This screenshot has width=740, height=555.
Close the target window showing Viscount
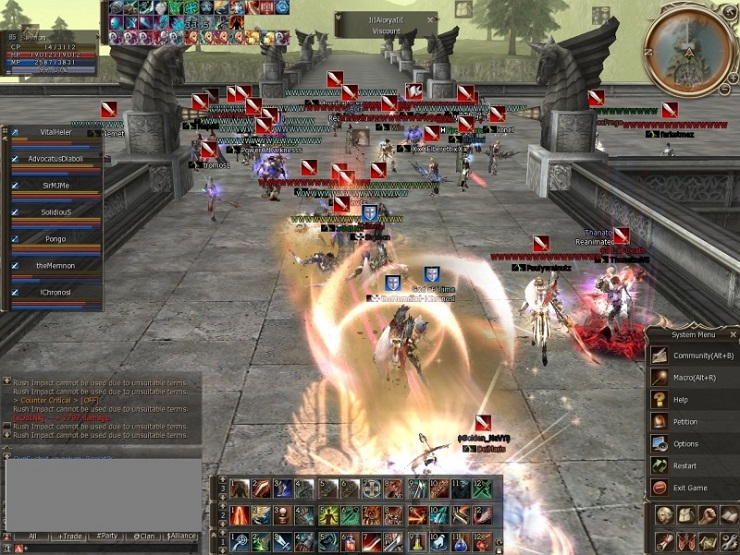(x=431, y=19)
